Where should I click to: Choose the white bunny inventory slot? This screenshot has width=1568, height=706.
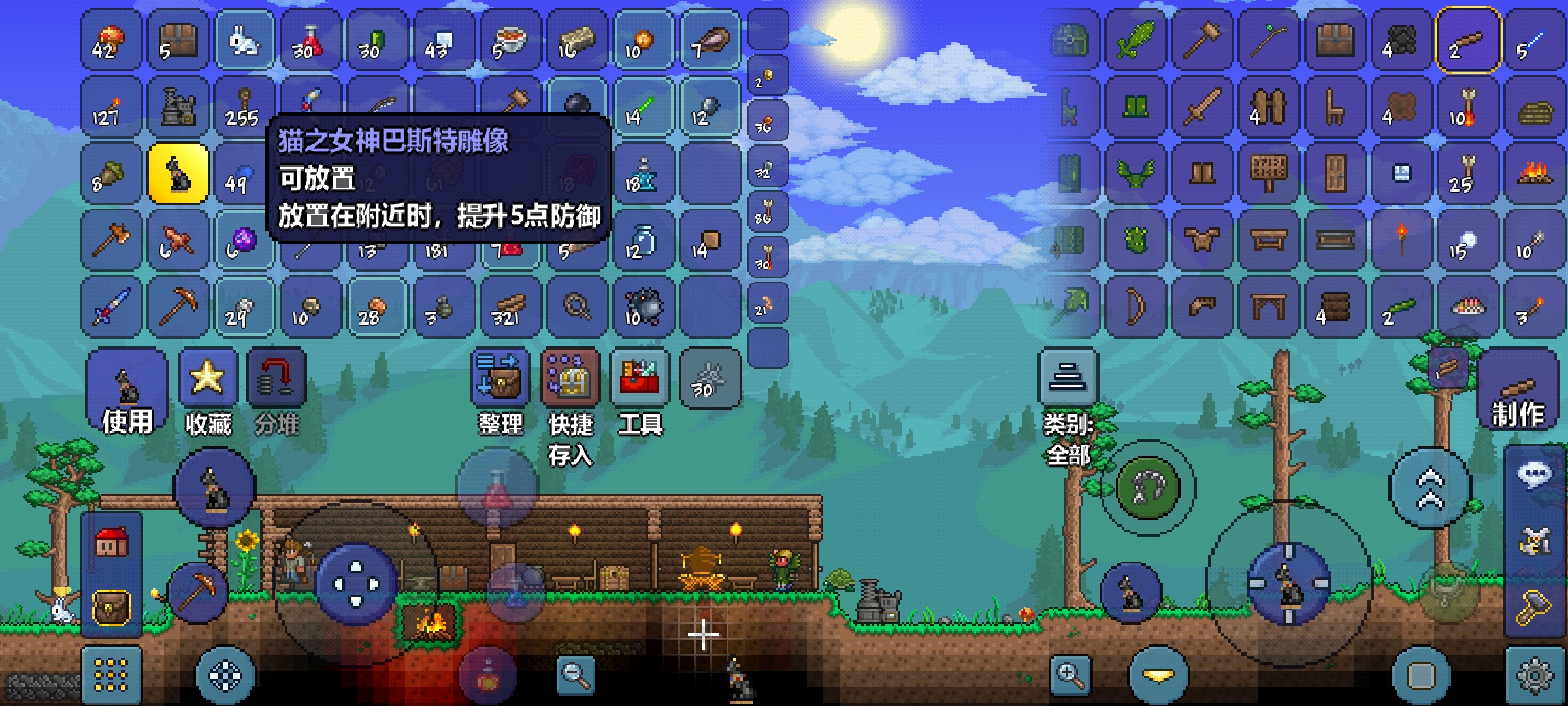coord(244,41)
